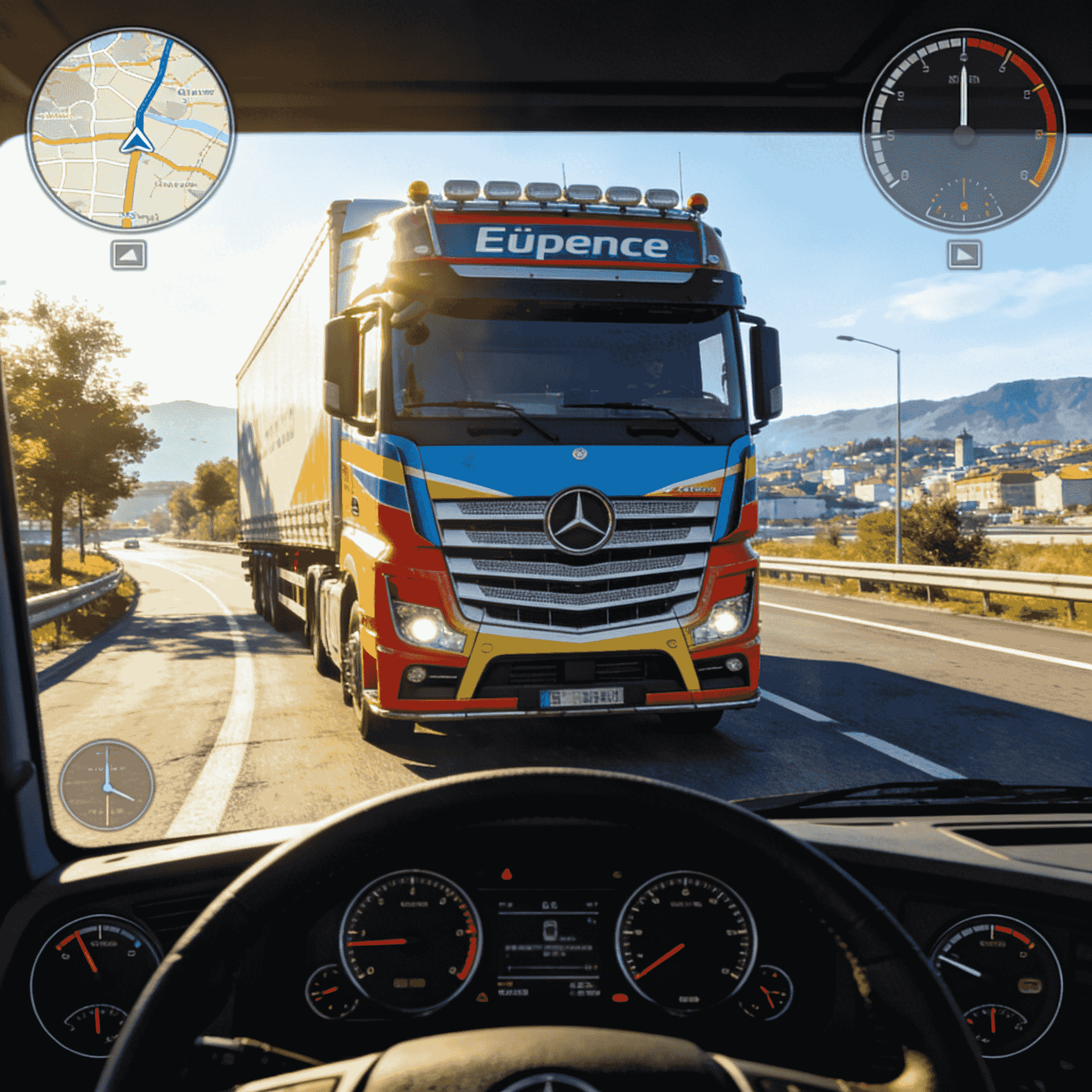Viewport: 1092px width, 1092px height.
Task: Expand the minimap using the triangle button below it
Action: click(127, 256)
